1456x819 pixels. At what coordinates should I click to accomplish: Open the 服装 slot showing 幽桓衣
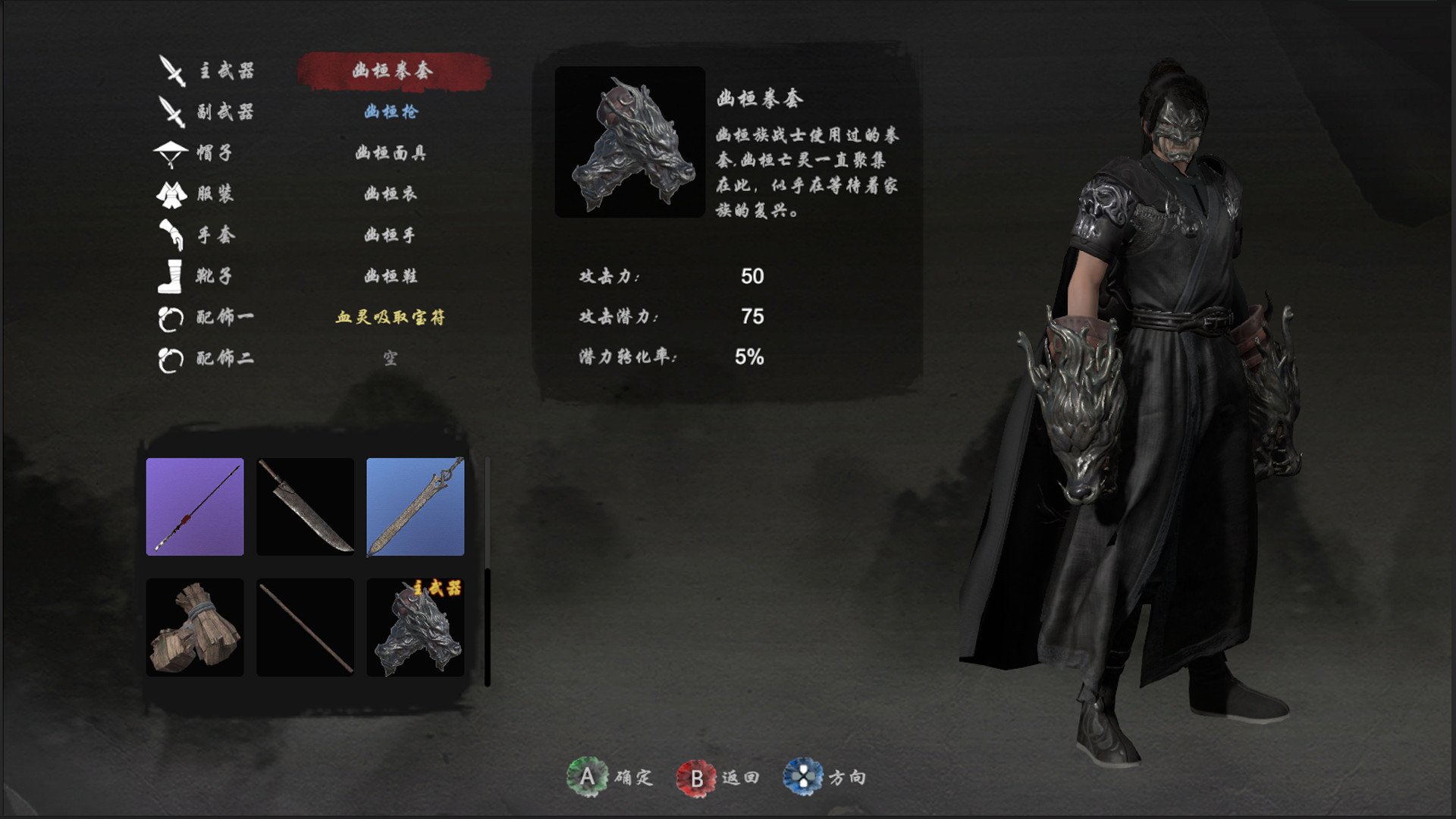click(x=391, y=194)
